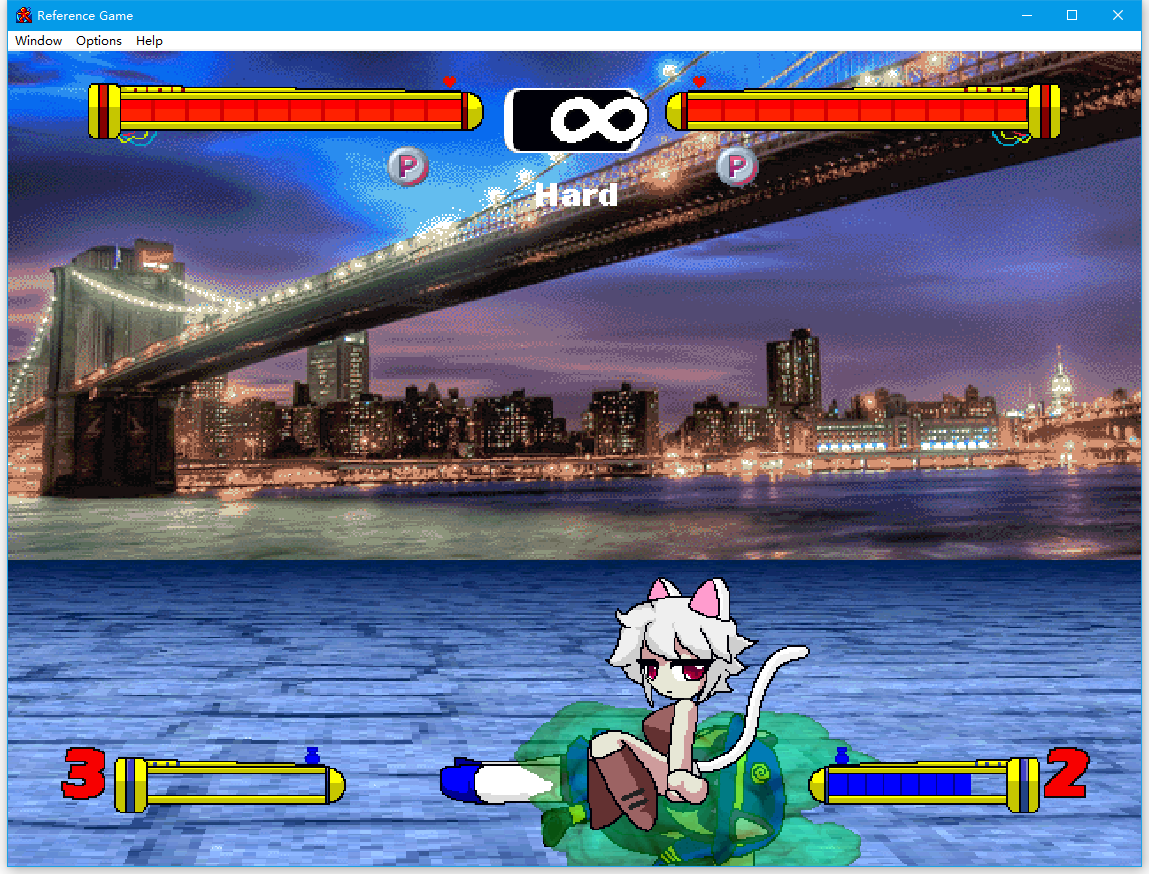Open the Window menu
Screen dimensions: 1149x874
pyautogui.click(x=39, y=41)
